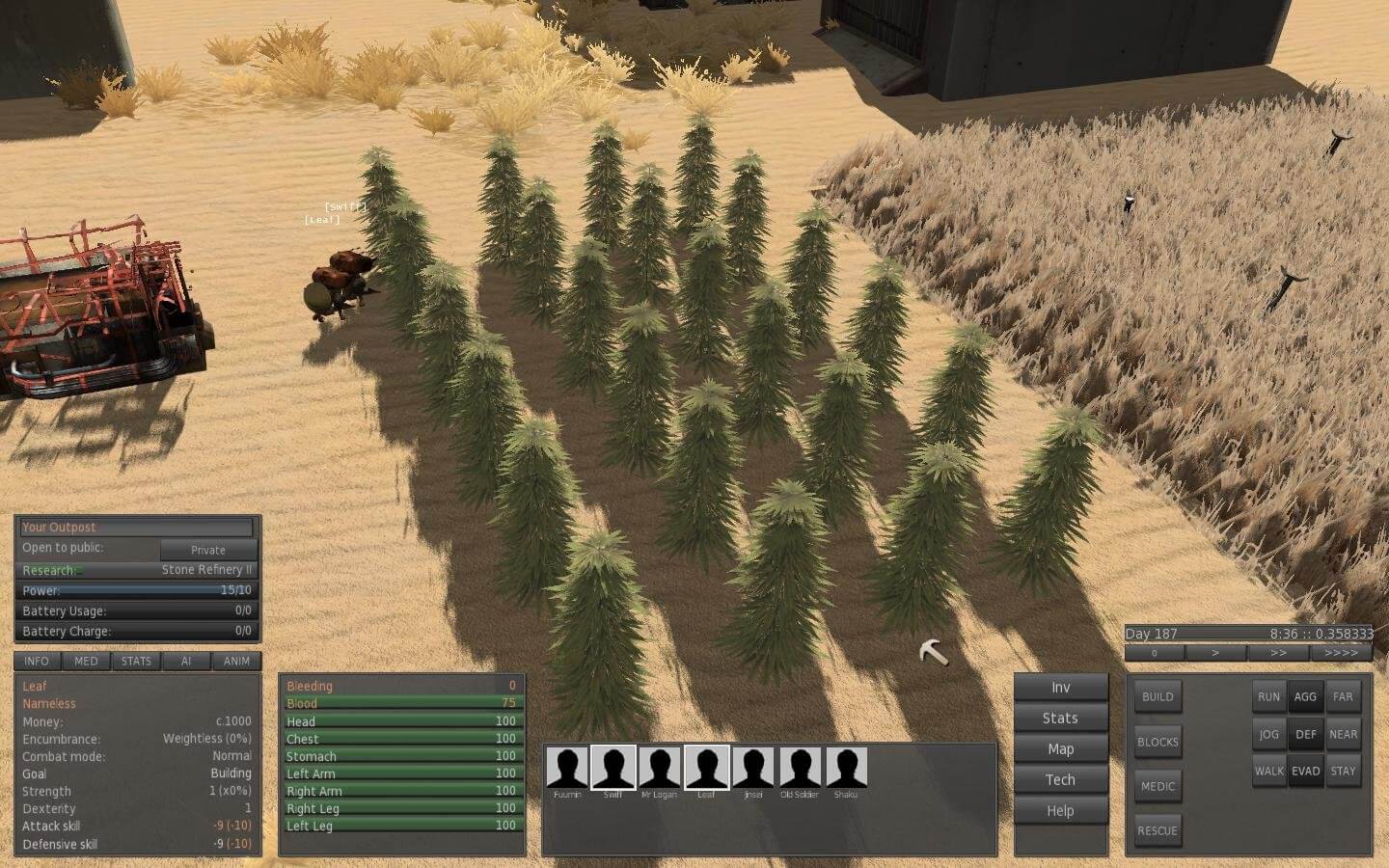Enable MEDIC first-aid mode
Screen dimensions: 1389x868
tap(1157, 786)
